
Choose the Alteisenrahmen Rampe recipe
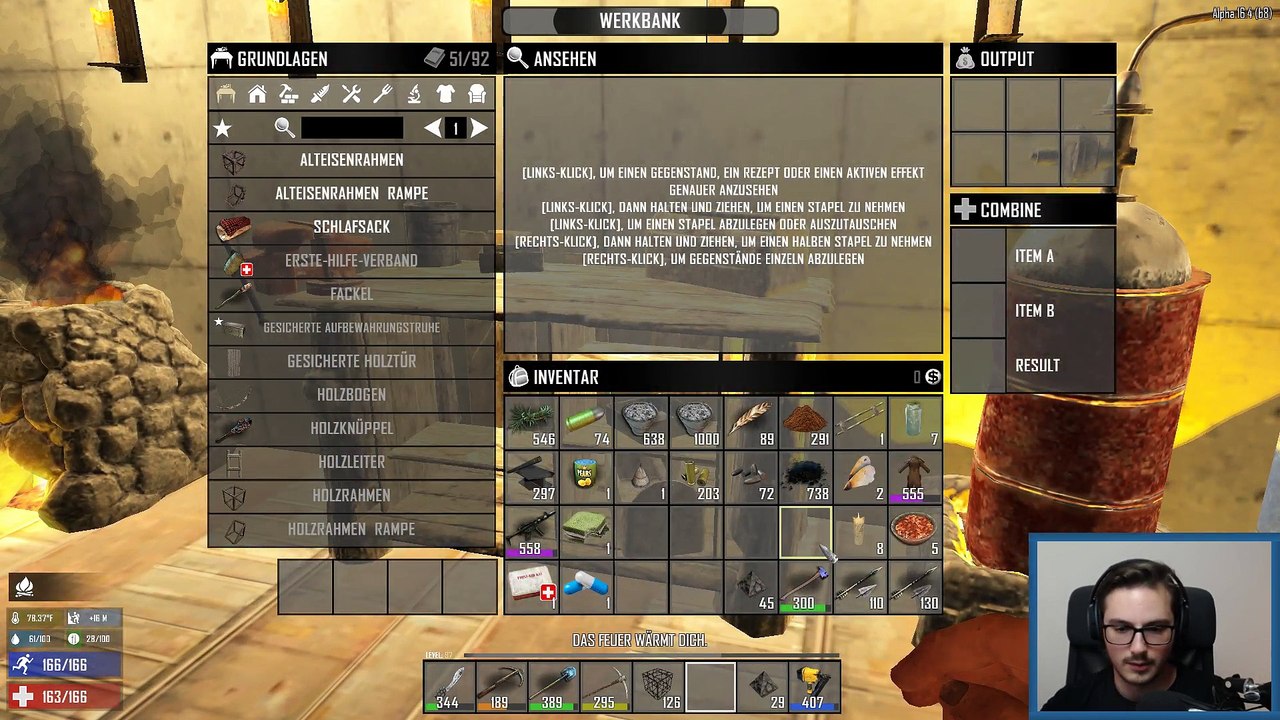point(351,193)
